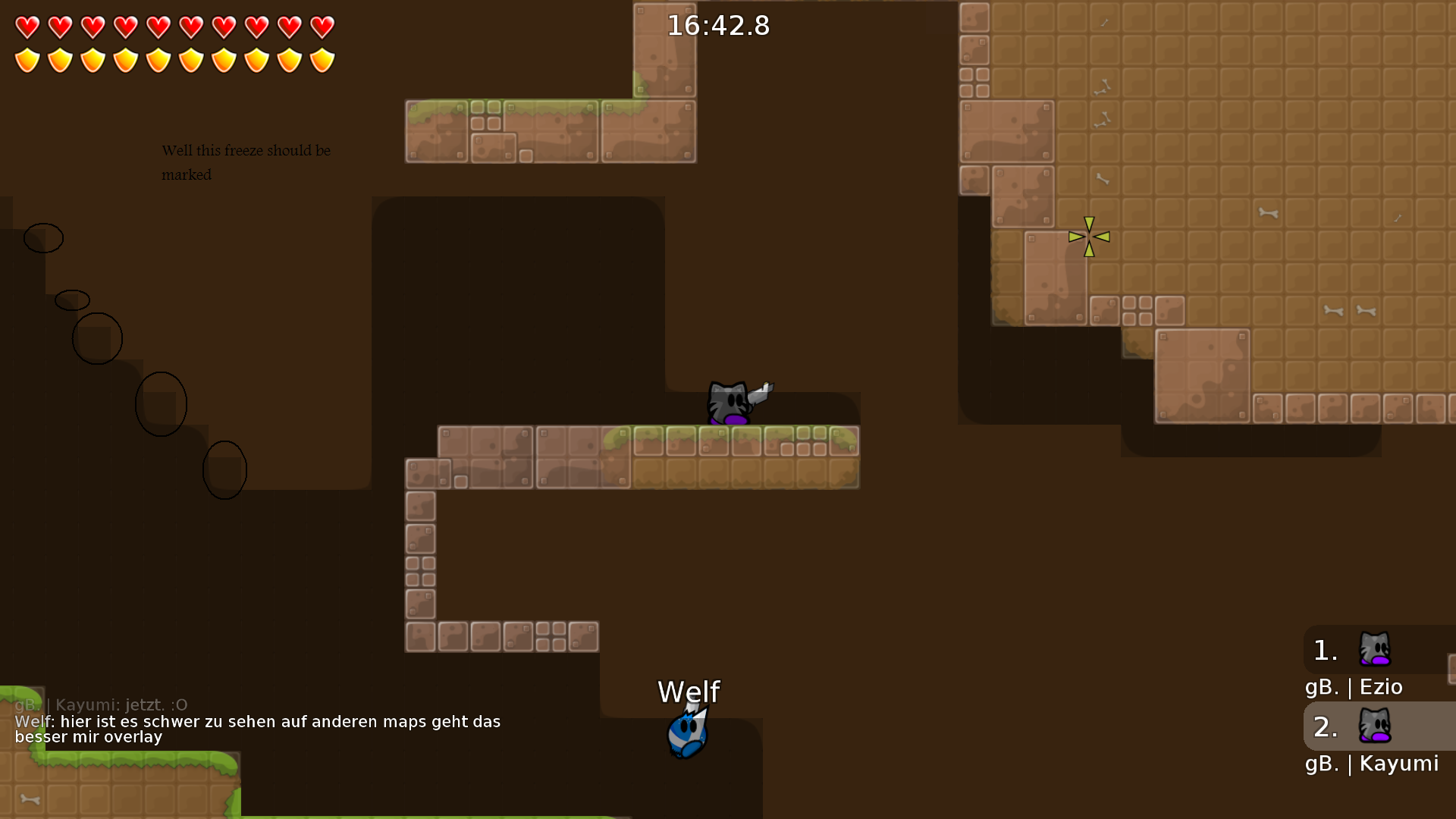Screen dimensions: 1456x819
Task: Expand the scoreboard entry for gB. | Ezio
Action: (1354, 686)
